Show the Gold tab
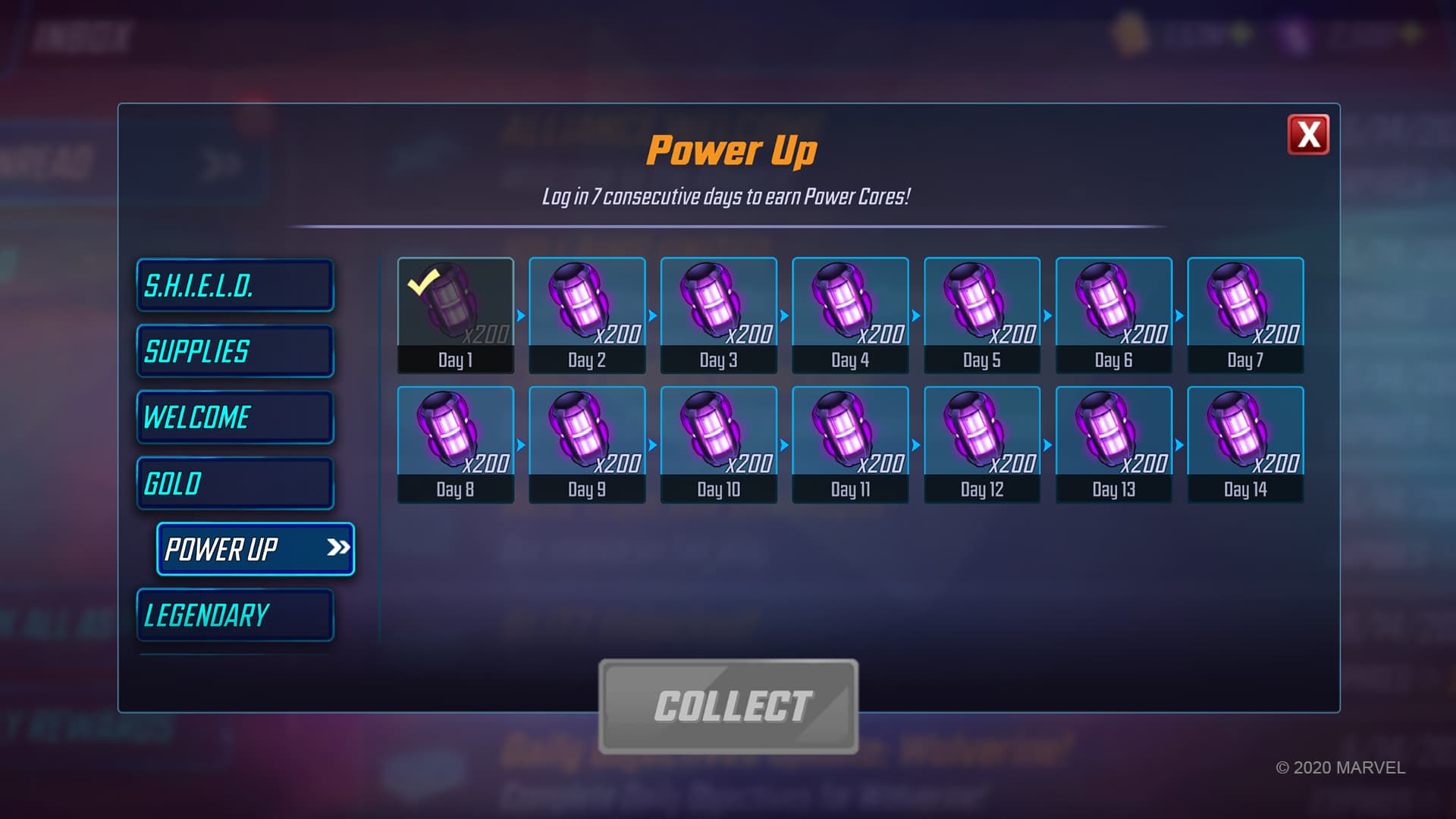Viewport: 1456px width, 819px height. pos(235,484)
